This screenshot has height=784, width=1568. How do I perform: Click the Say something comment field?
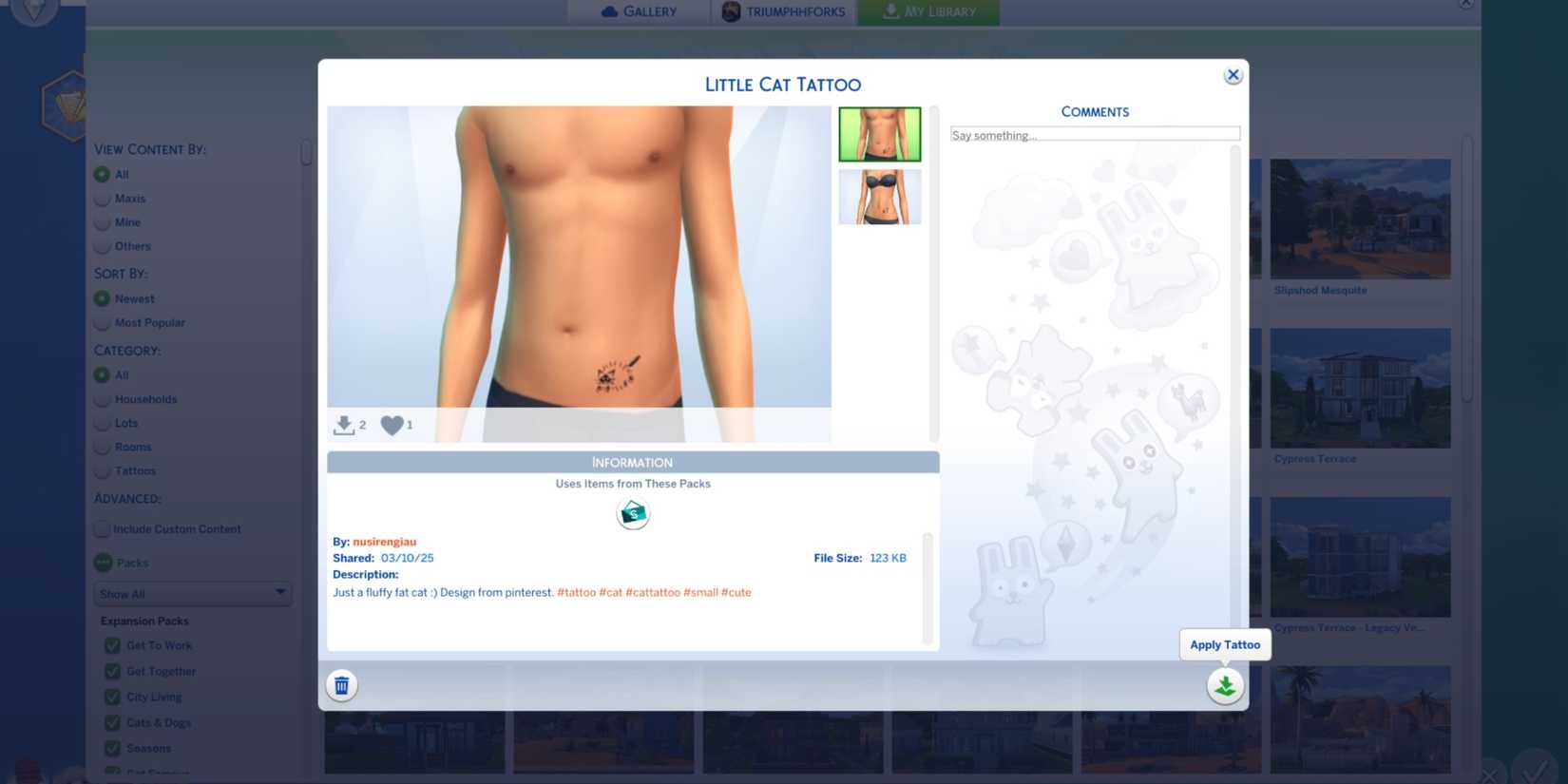tap(1094, 134)
